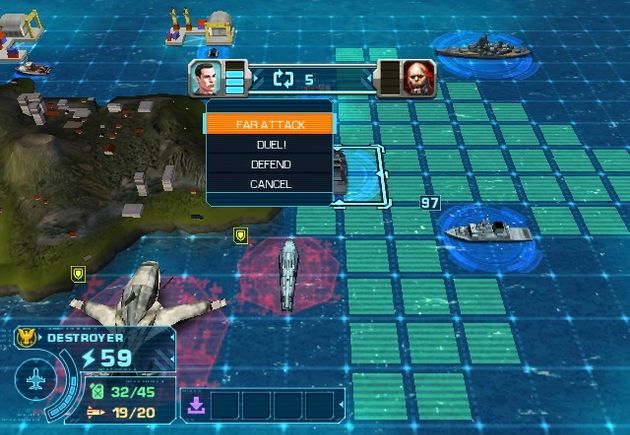Viewport: 630px width, 435px height.
Task: Click the player commander portrait
Action: click(x=204, y=77)
